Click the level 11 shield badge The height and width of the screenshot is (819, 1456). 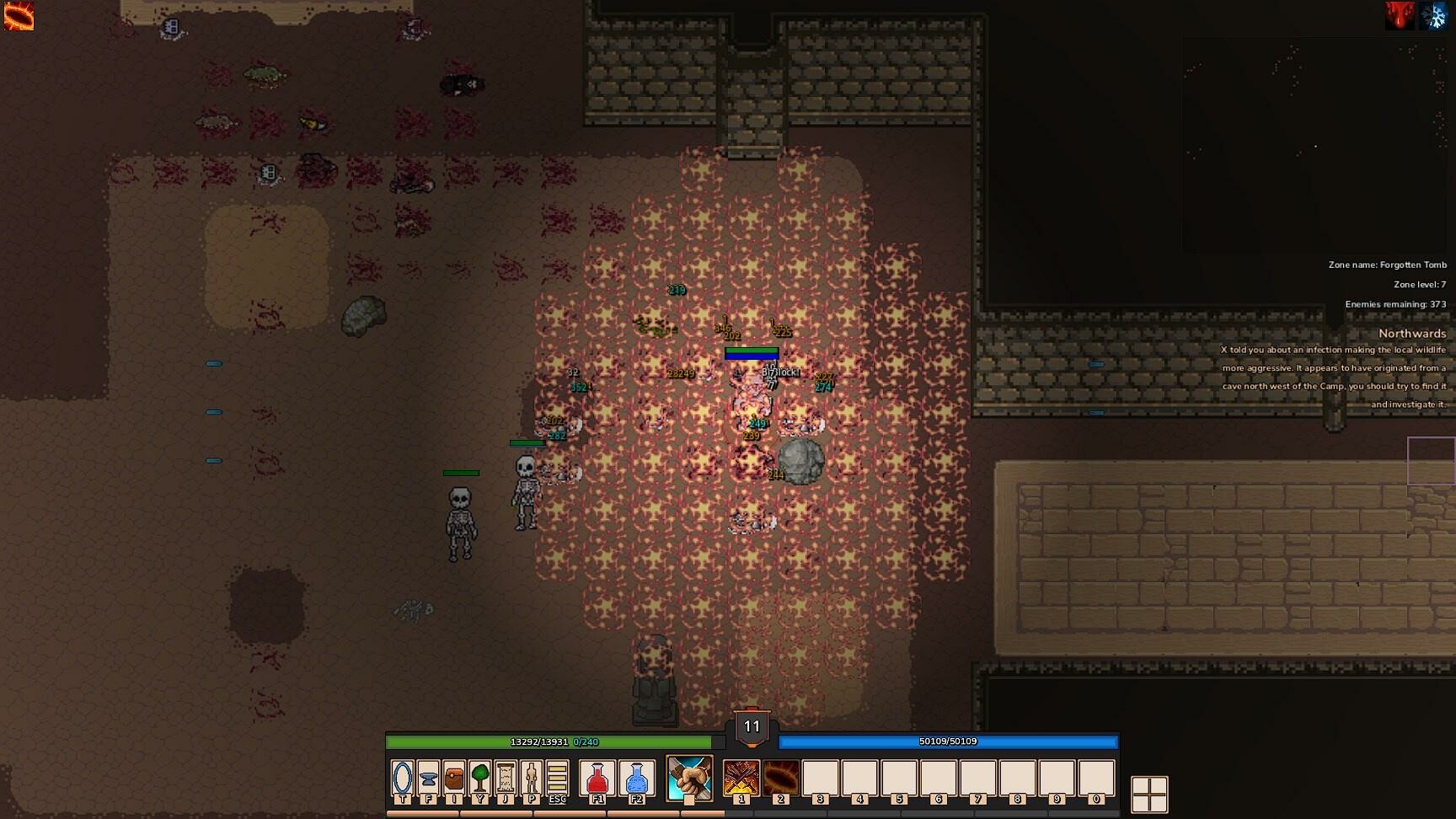coord(750,726)
